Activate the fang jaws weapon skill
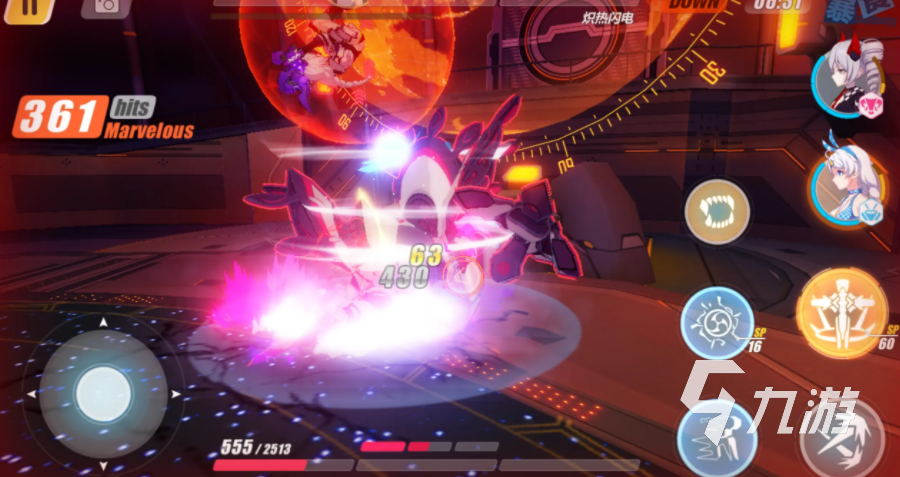 pos(717,212)
